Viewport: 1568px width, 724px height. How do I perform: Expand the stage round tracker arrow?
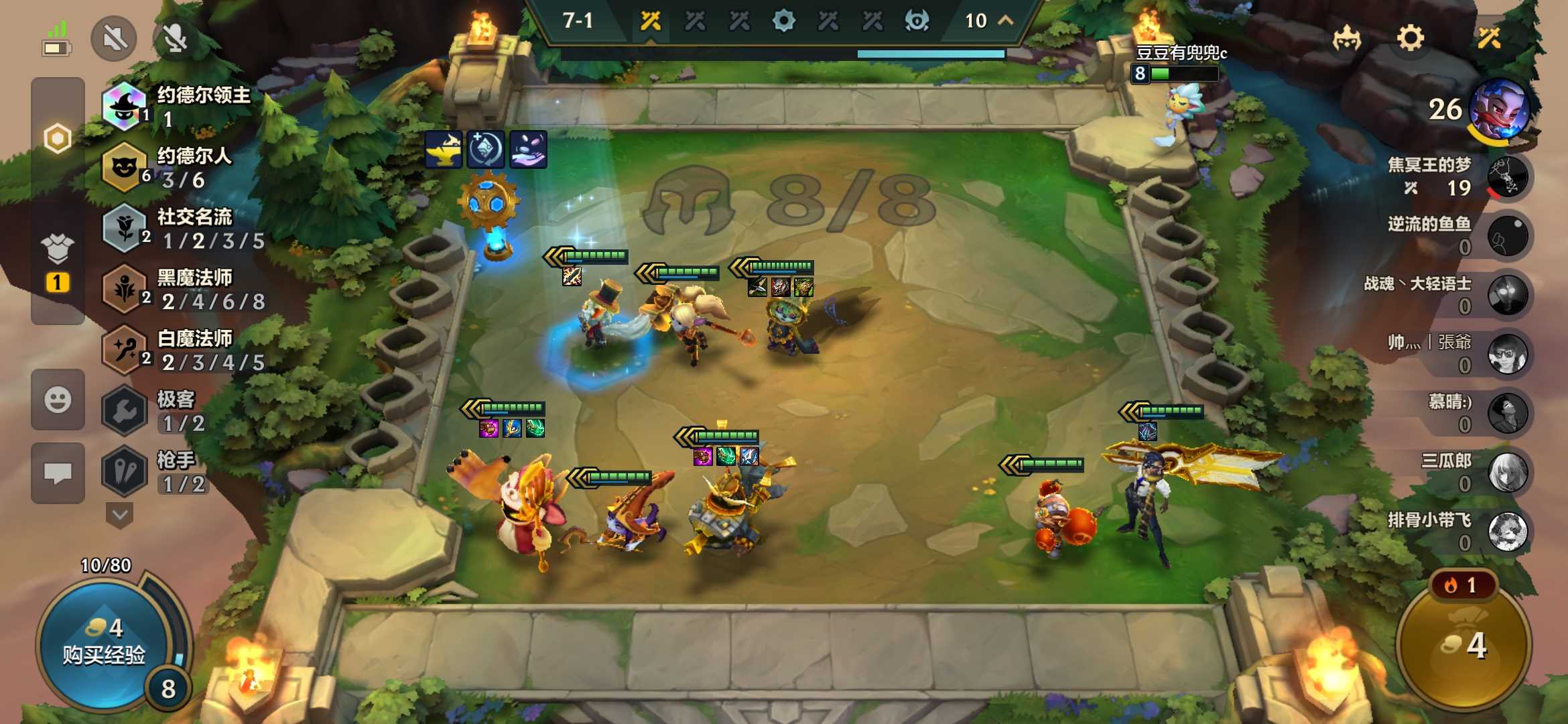[x=1005, y=21]
